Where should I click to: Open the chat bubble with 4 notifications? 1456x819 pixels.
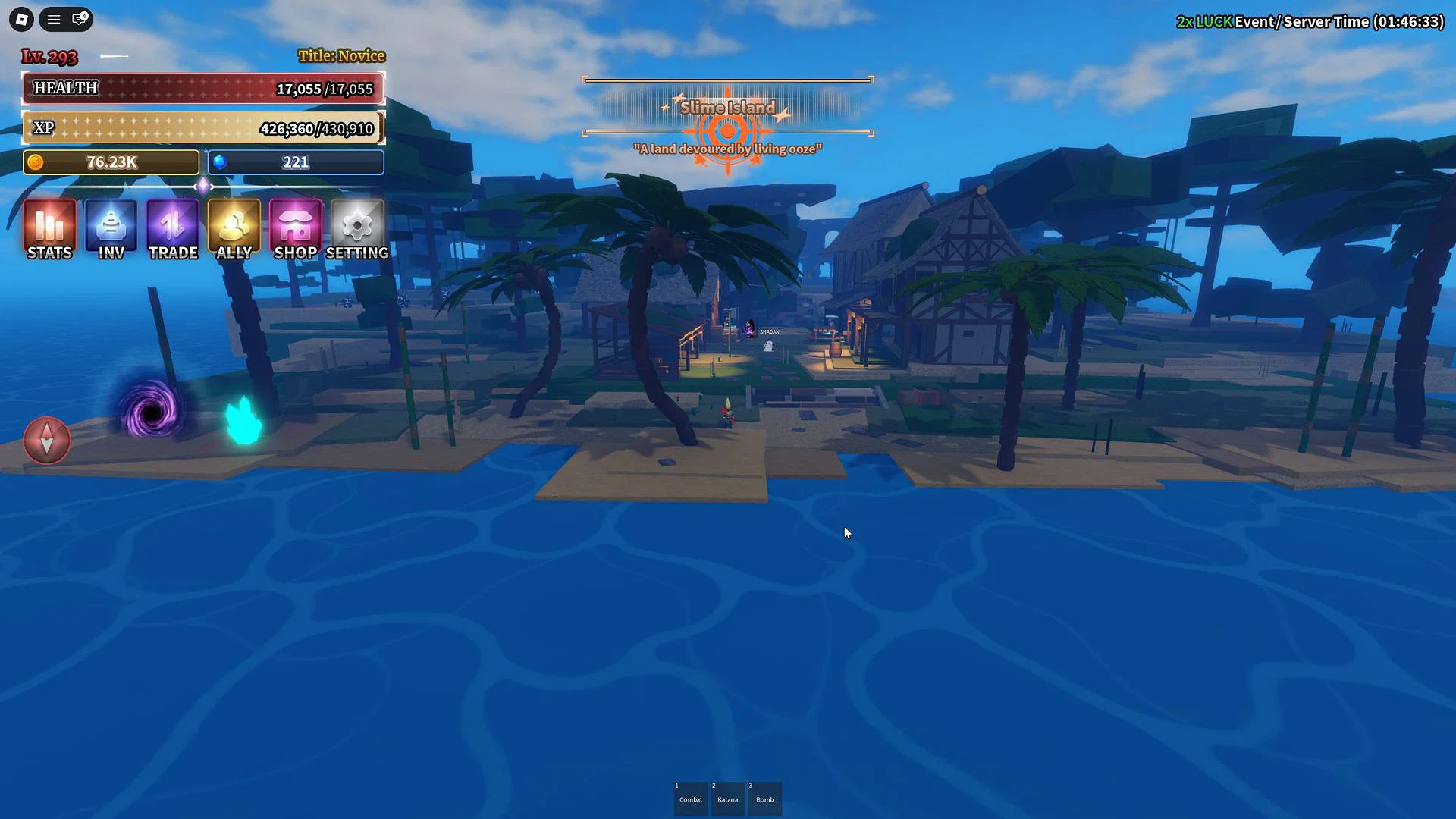pos(78,20)
